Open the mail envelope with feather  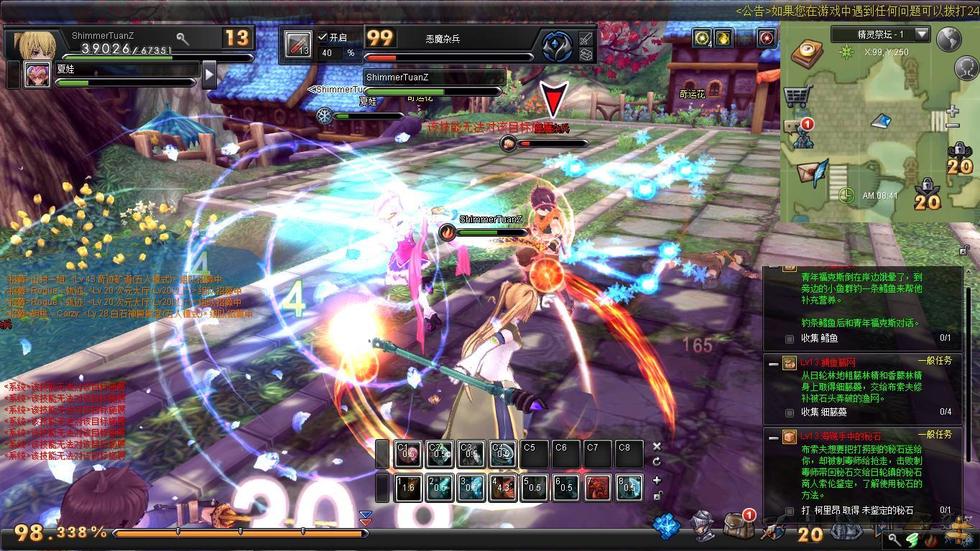809,172
